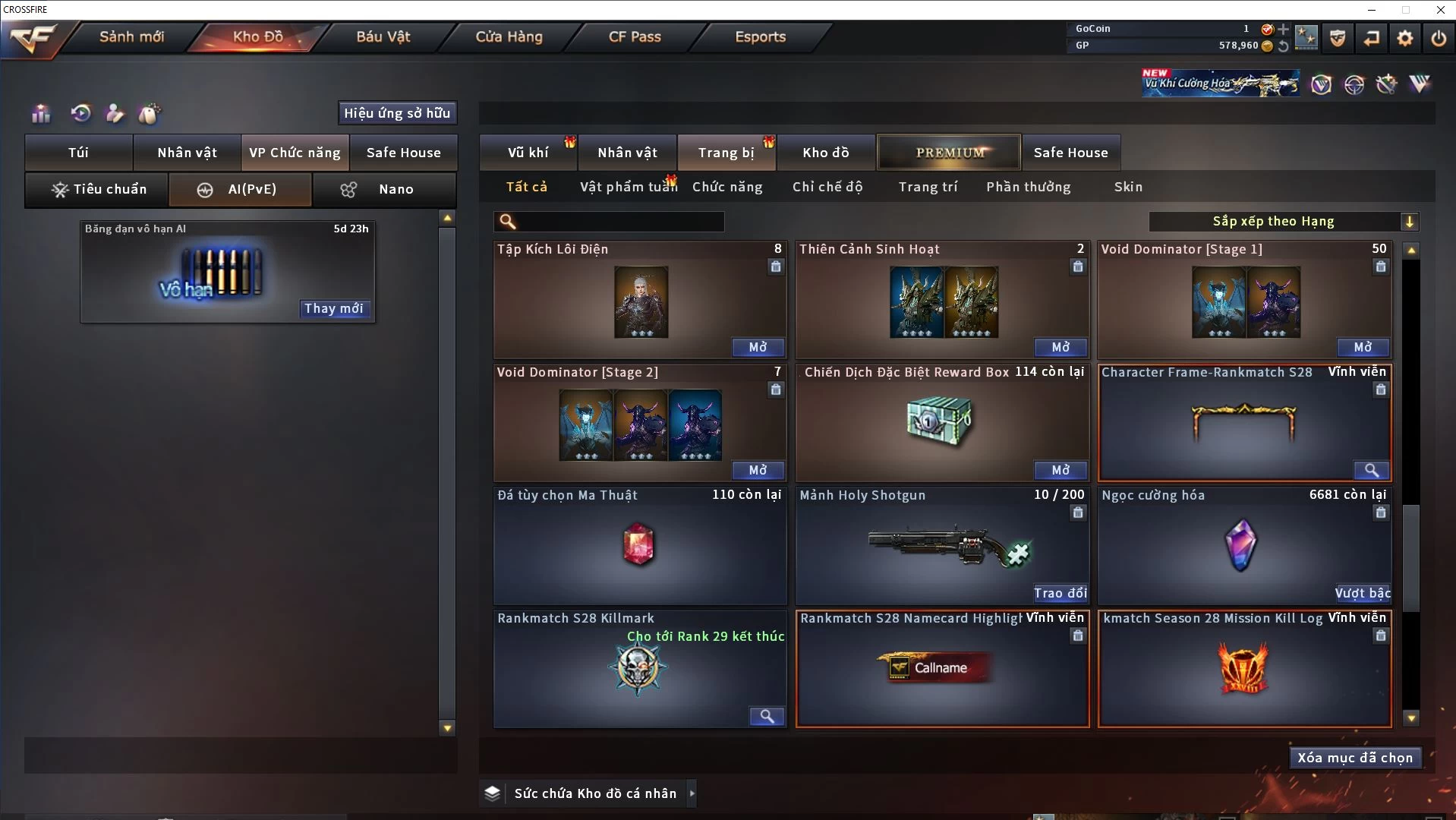
Task: Switch to the Vũ khí tab
Action: [528, 153]
